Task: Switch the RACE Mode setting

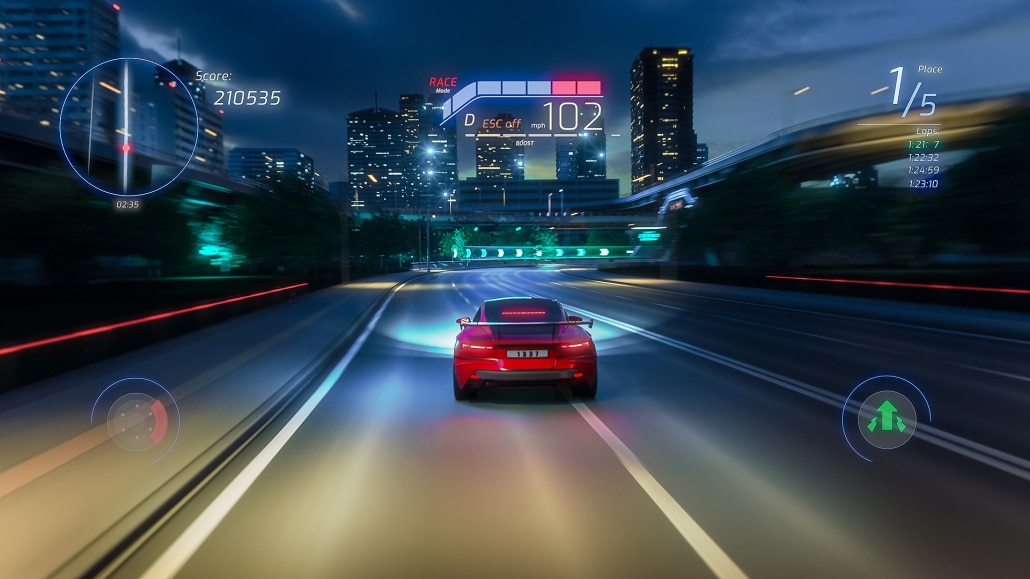Action: (443, 84)
